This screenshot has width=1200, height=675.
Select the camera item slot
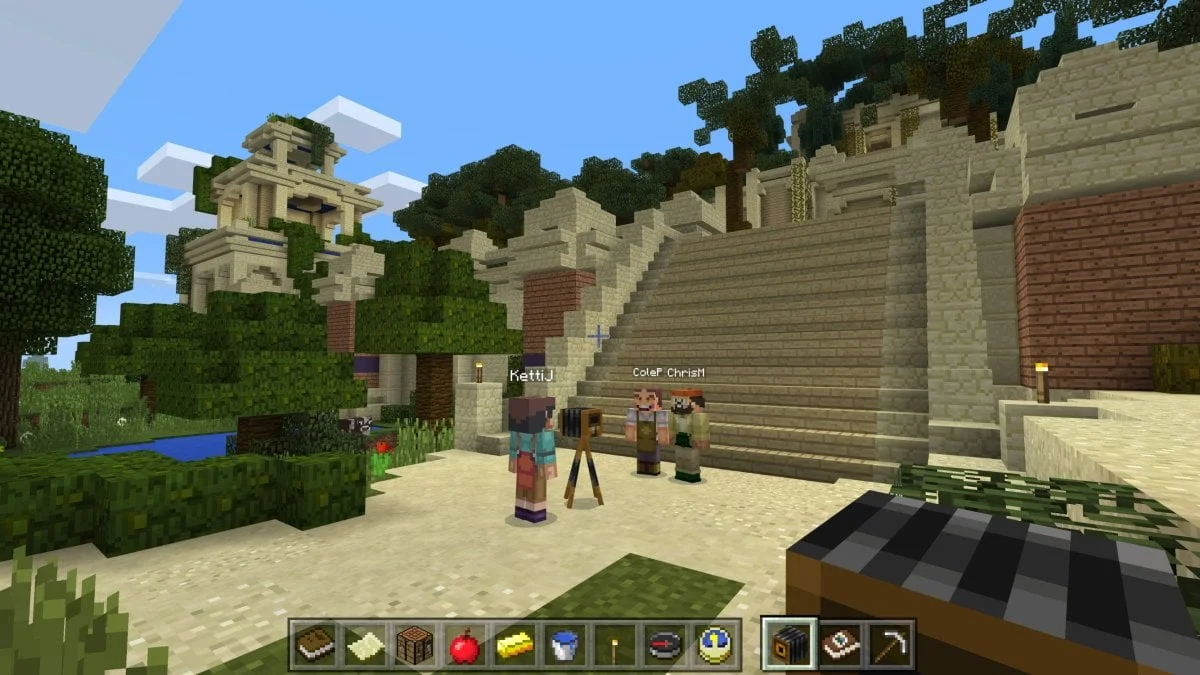tap(787, 644)
